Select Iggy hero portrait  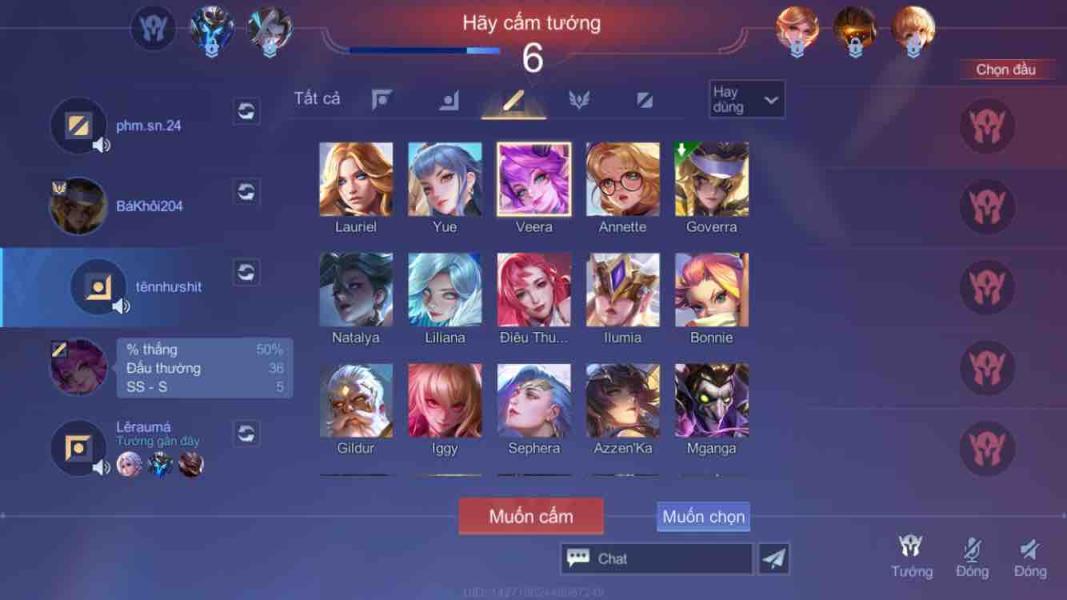pyautogui.click(x=445, y=401)
